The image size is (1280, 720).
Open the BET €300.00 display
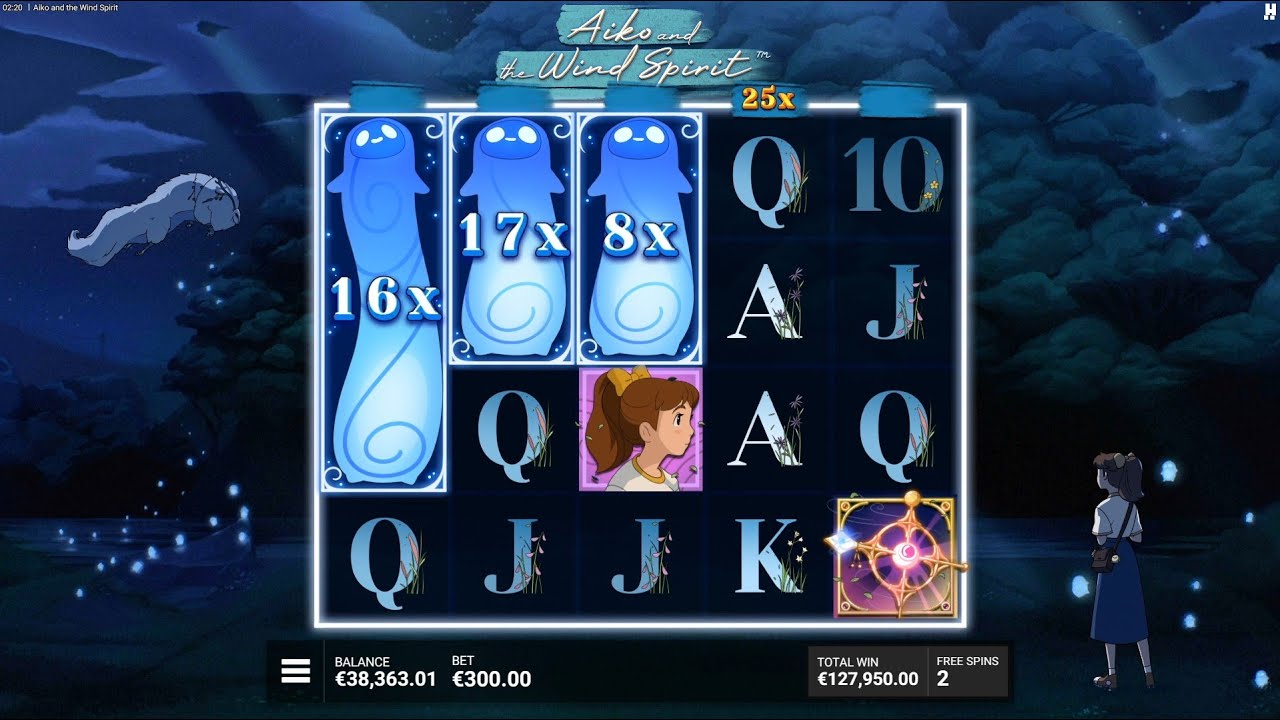pos(490,670)
